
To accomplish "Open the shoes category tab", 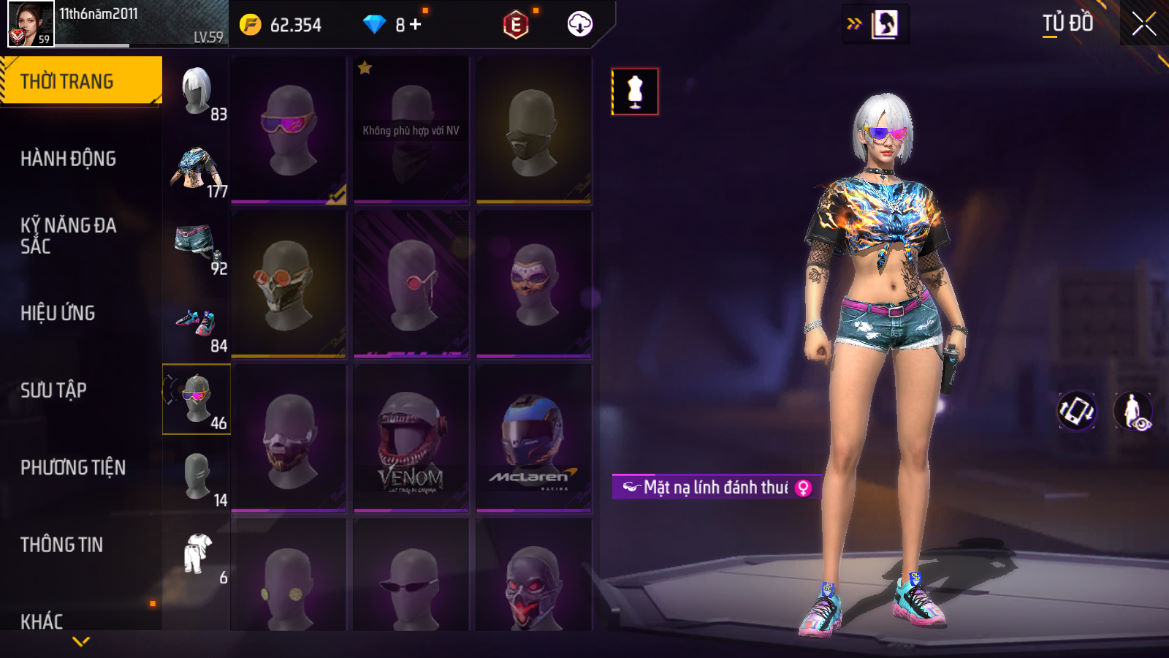I will click(x=196, y=322).
